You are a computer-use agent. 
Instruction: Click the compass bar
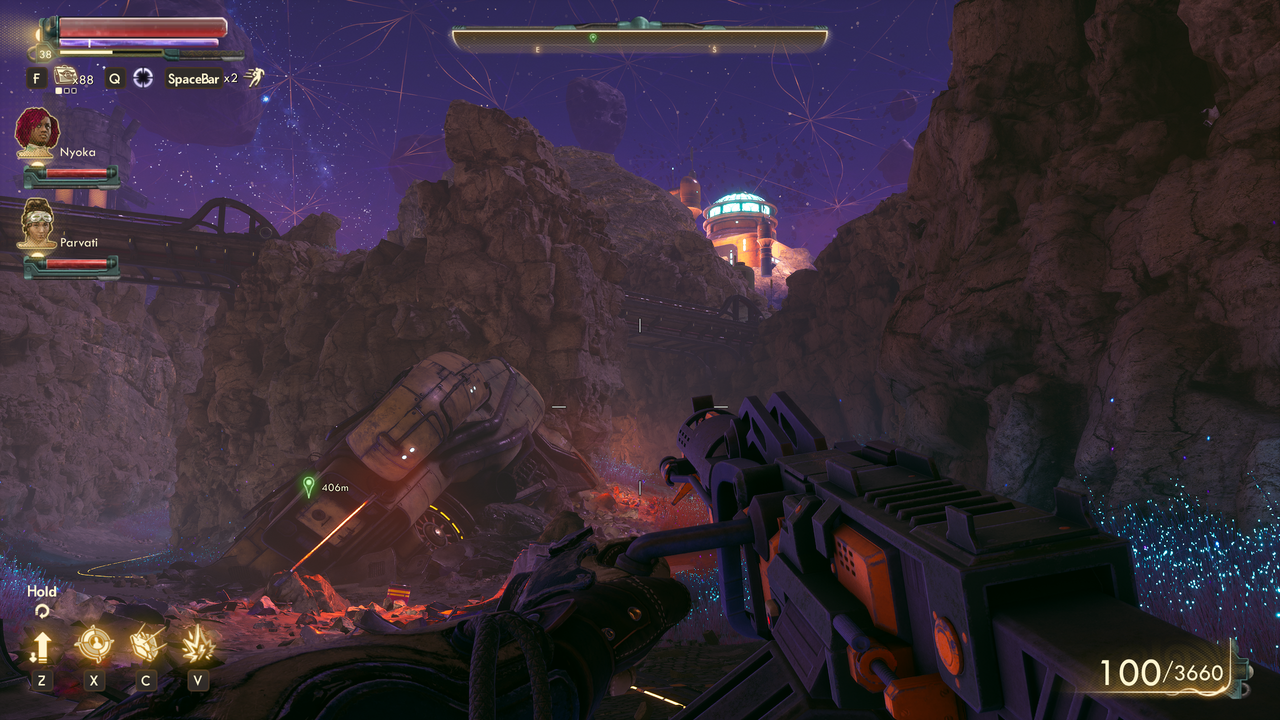pos(639,39)
